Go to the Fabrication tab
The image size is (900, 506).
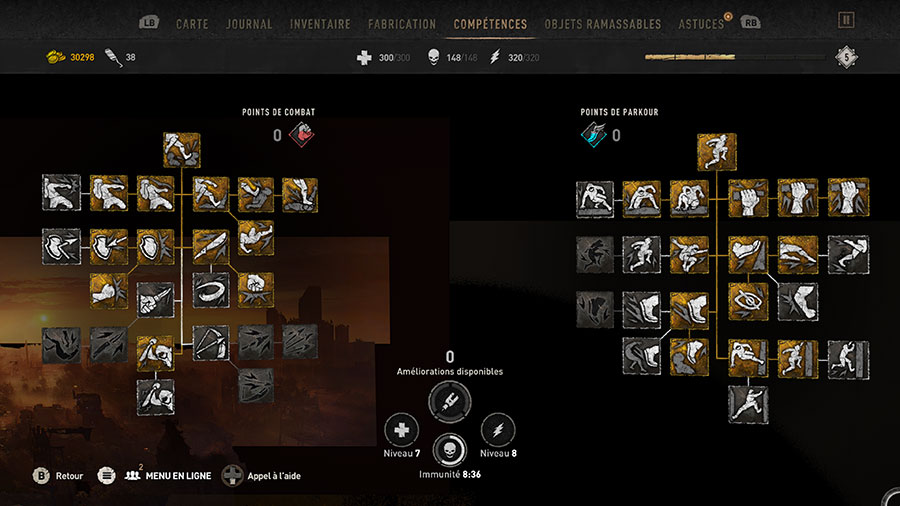coord(402,23)
